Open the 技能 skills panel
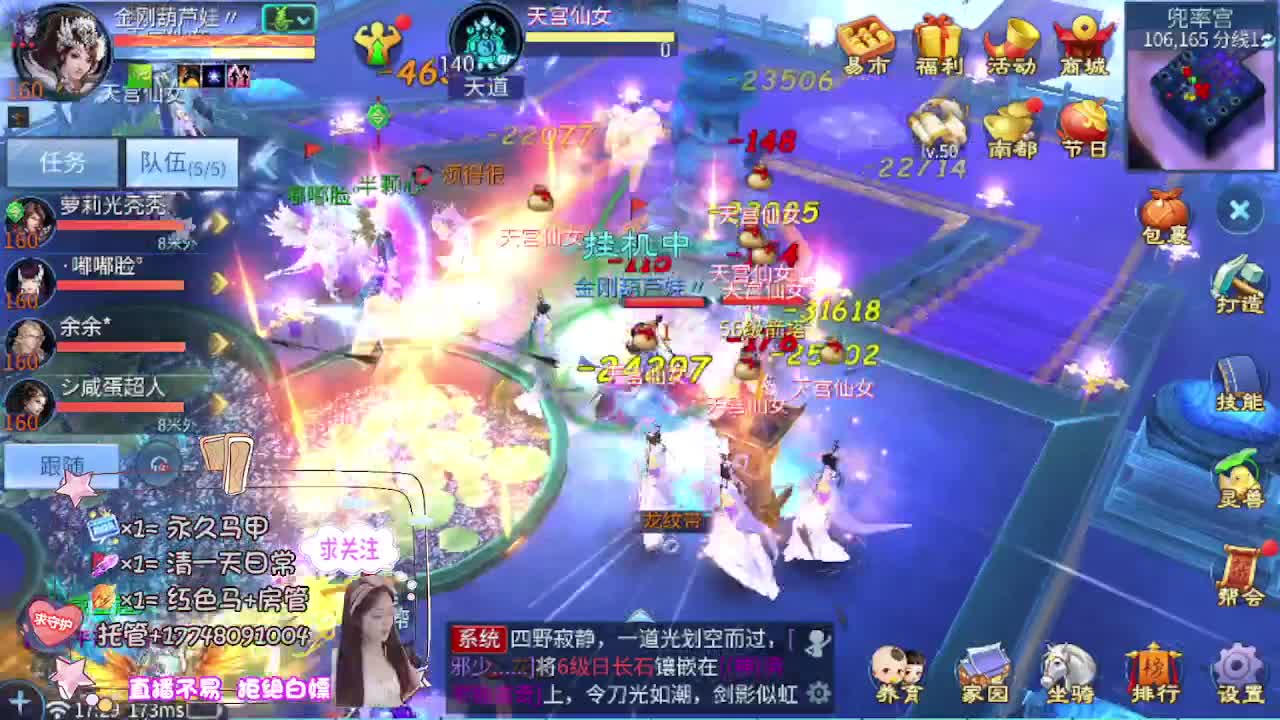This screenshot has width=1280, height=720. coord(1237,378)
